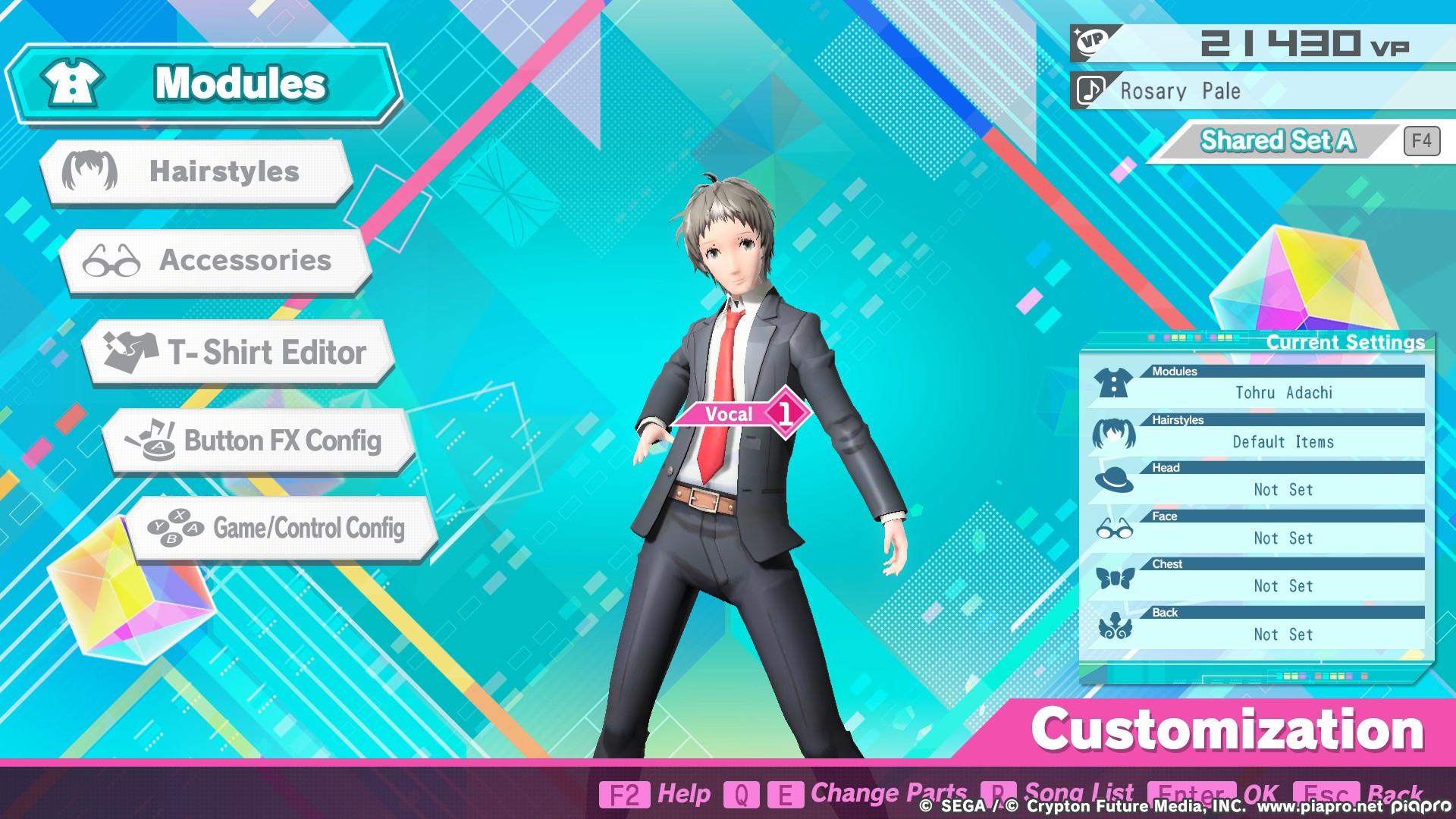Click the glasses Accessories icon
The height and width of the screenshot is (819, 1456).
pos(112,262)
